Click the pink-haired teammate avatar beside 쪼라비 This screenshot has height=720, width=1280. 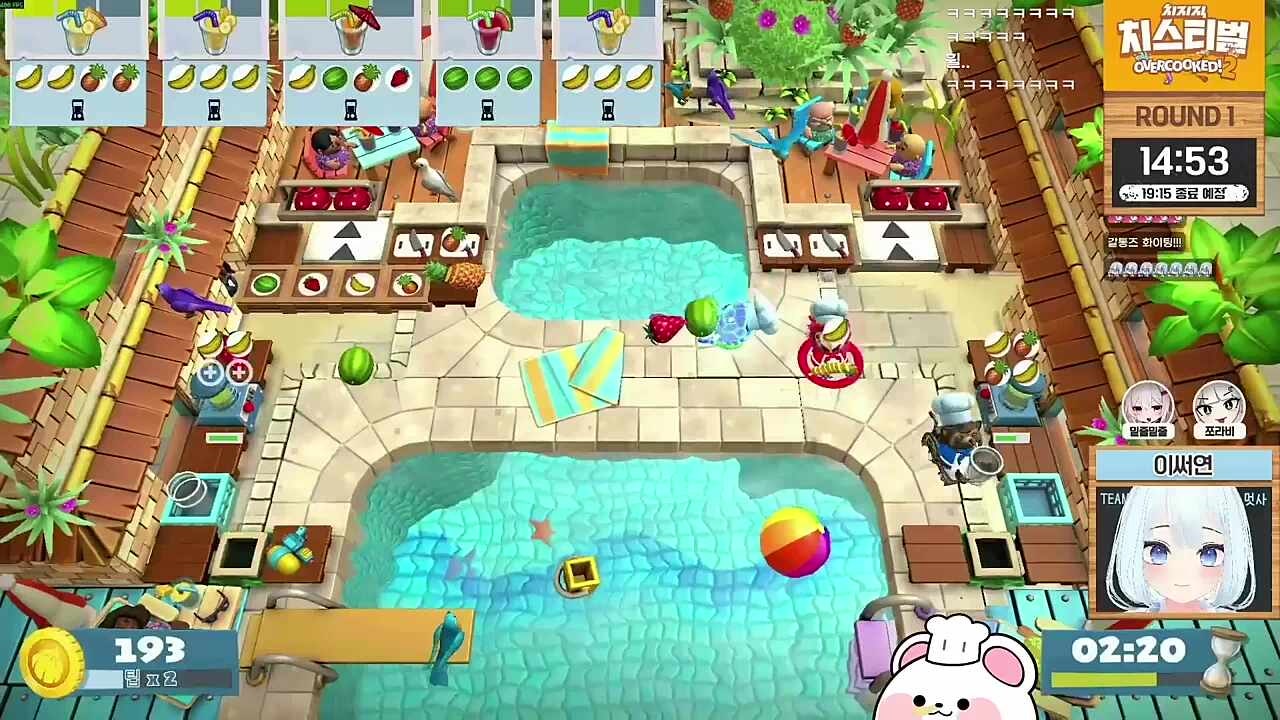[x=1148, y=409]
